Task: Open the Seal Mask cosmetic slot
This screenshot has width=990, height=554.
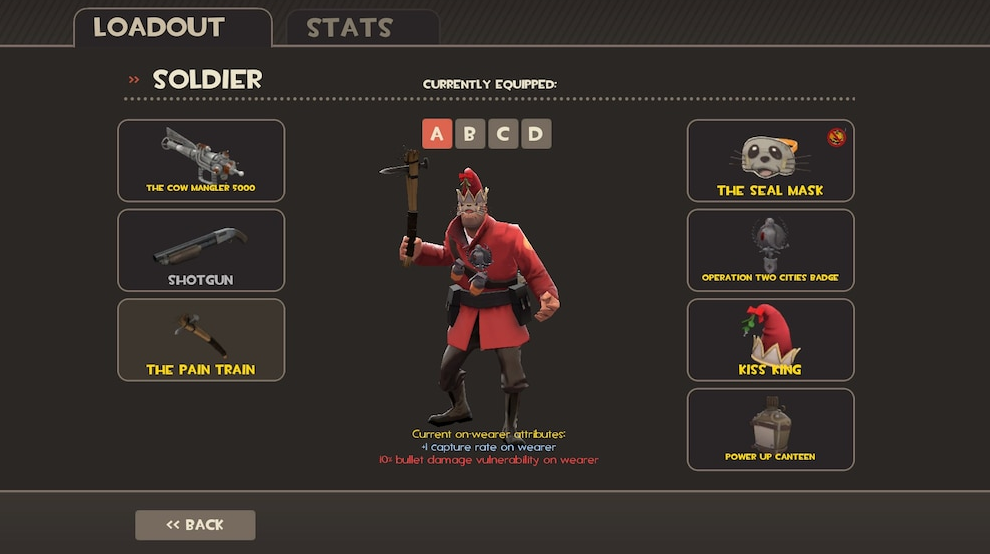Action: pos(770,160)
